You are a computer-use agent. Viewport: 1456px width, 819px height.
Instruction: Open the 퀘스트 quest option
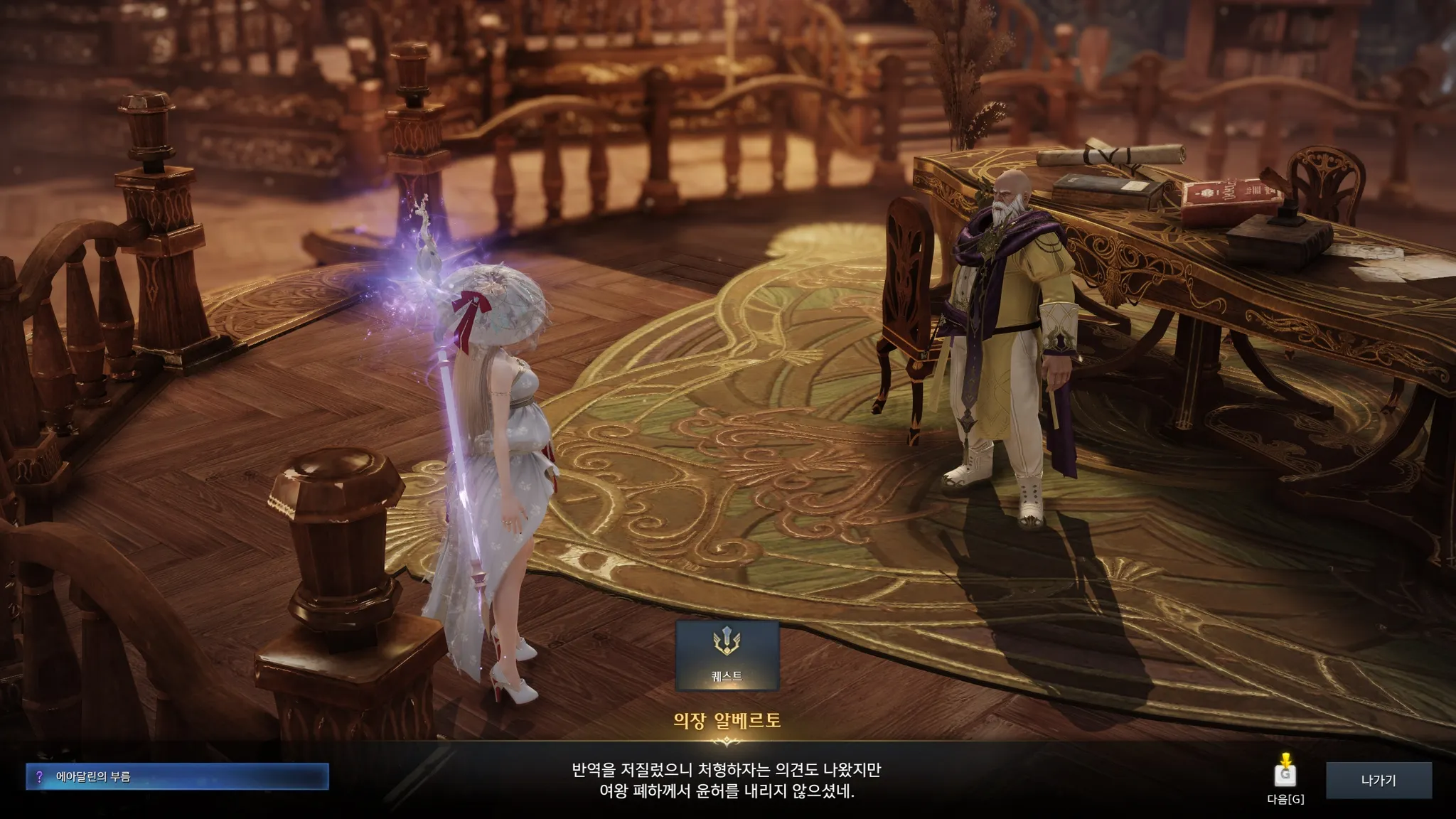727,655
